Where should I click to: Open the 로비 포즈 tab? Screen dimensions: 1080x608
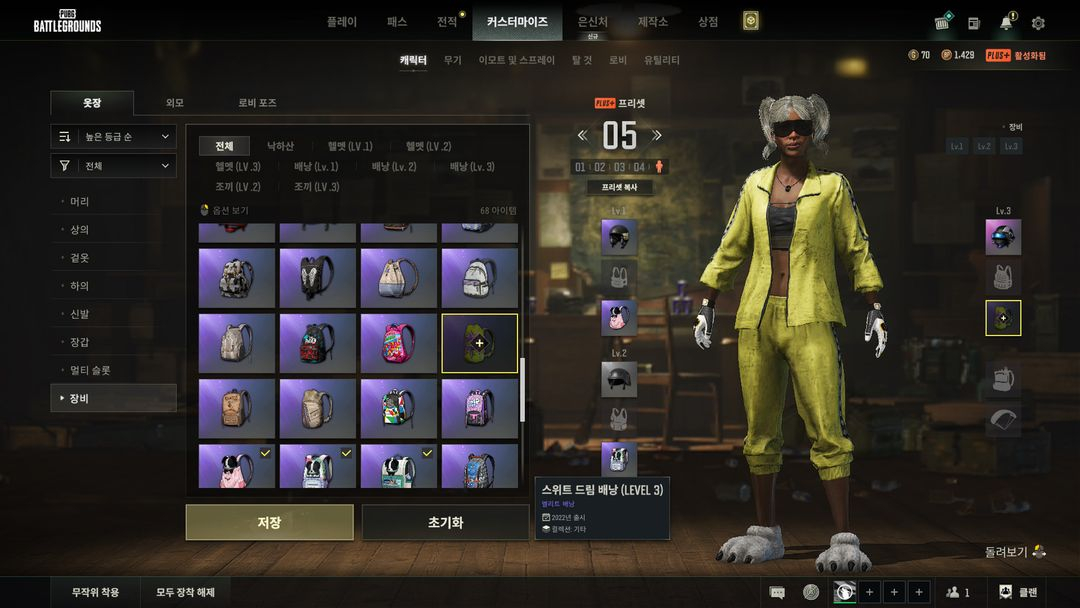[257, 103]
